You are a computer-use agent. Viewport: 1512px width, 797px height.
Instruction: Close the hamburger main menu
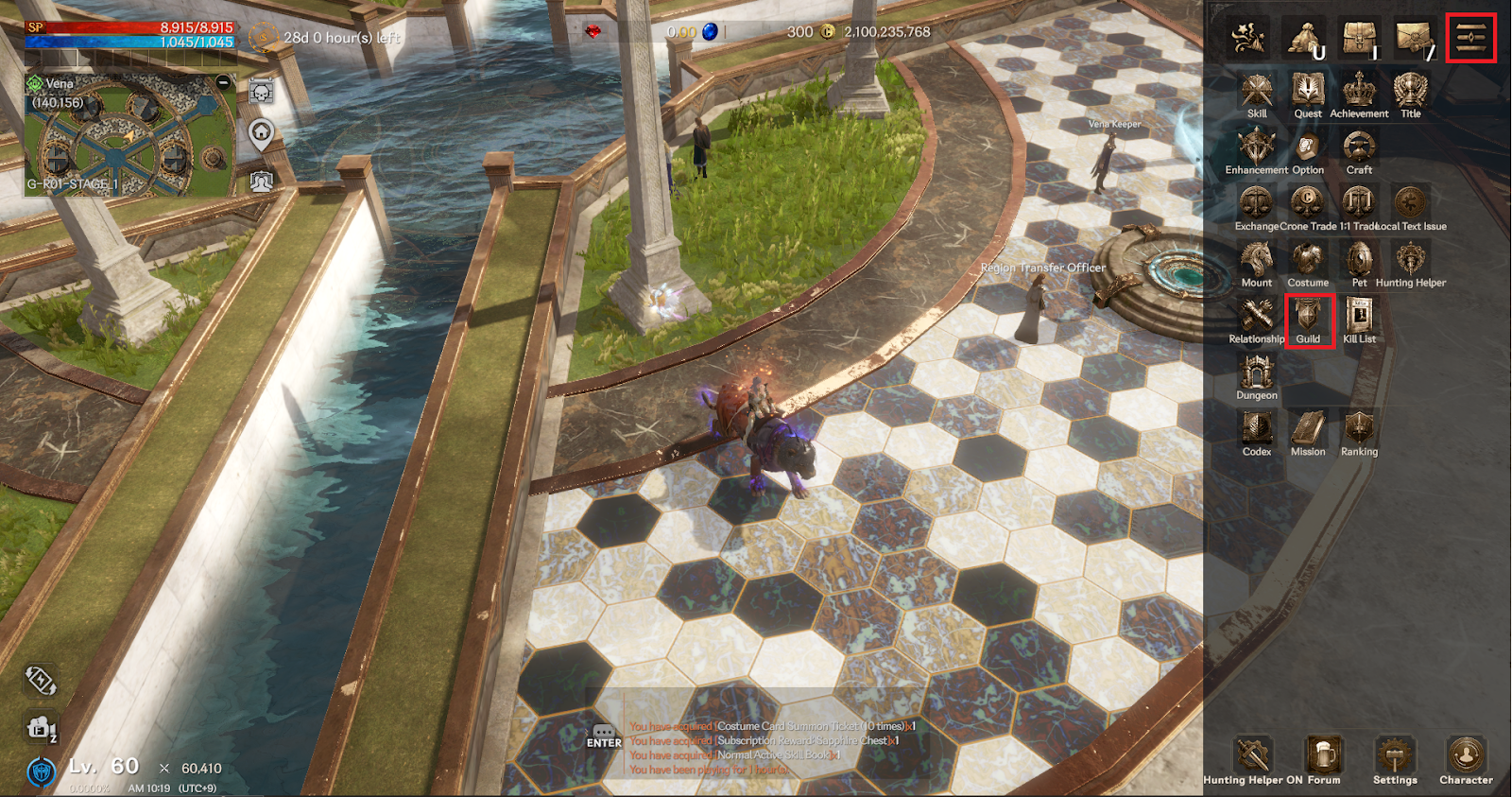(1470, 38)
